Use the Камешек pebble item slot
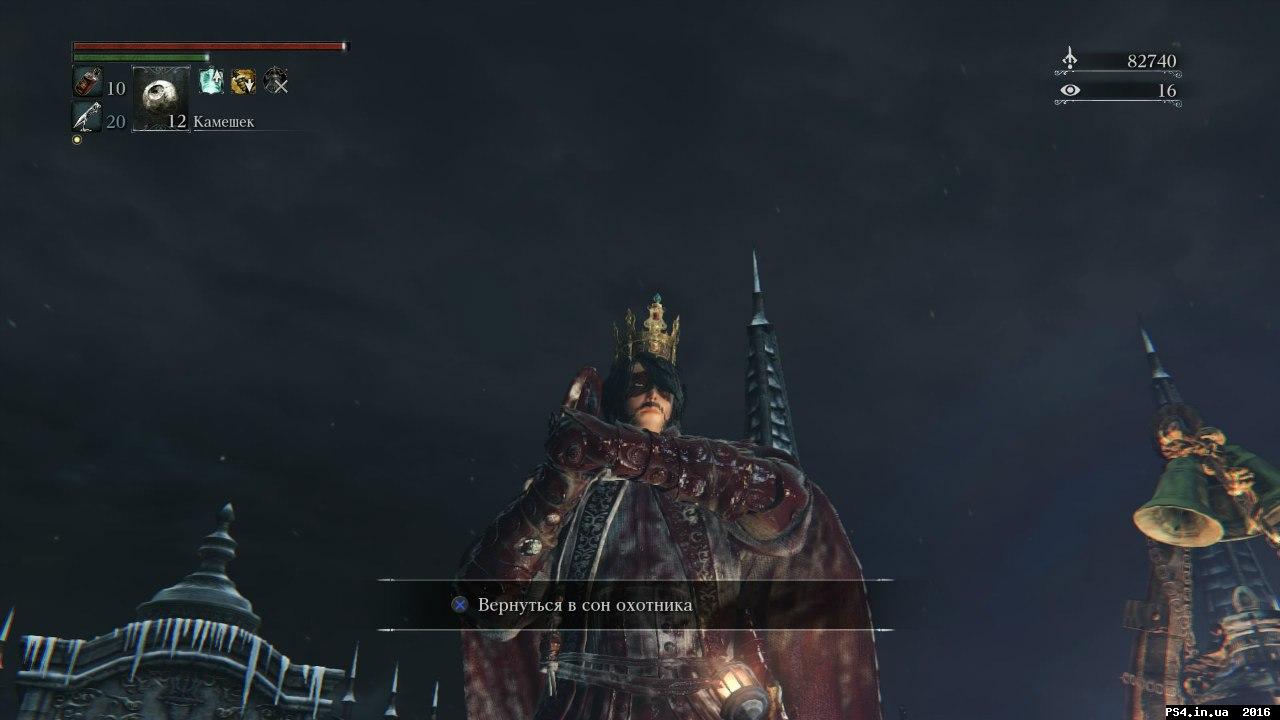Viewport: 1280px width, 720px height. (161, 99)
